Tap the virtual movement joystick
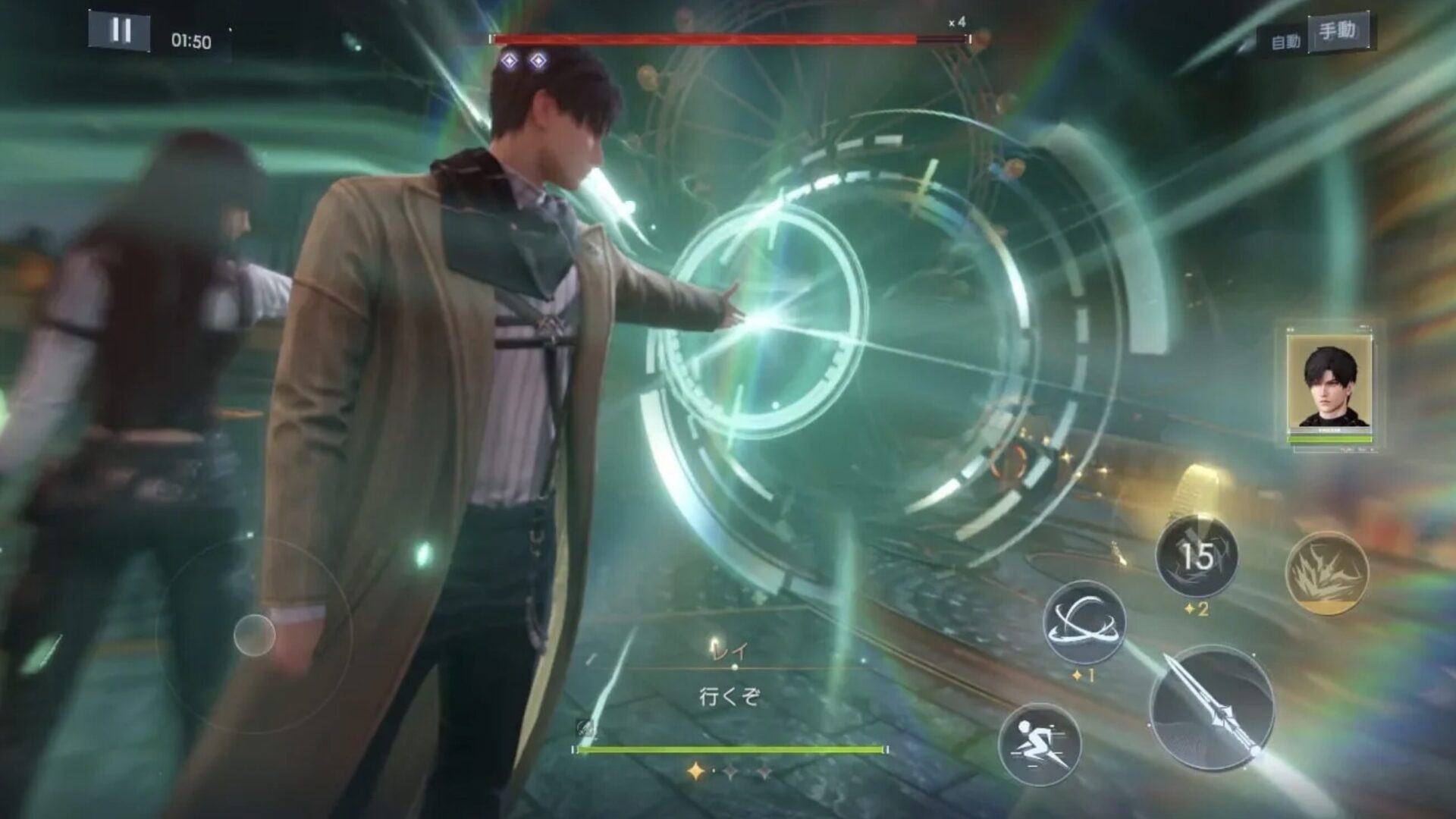 (255, 635)
